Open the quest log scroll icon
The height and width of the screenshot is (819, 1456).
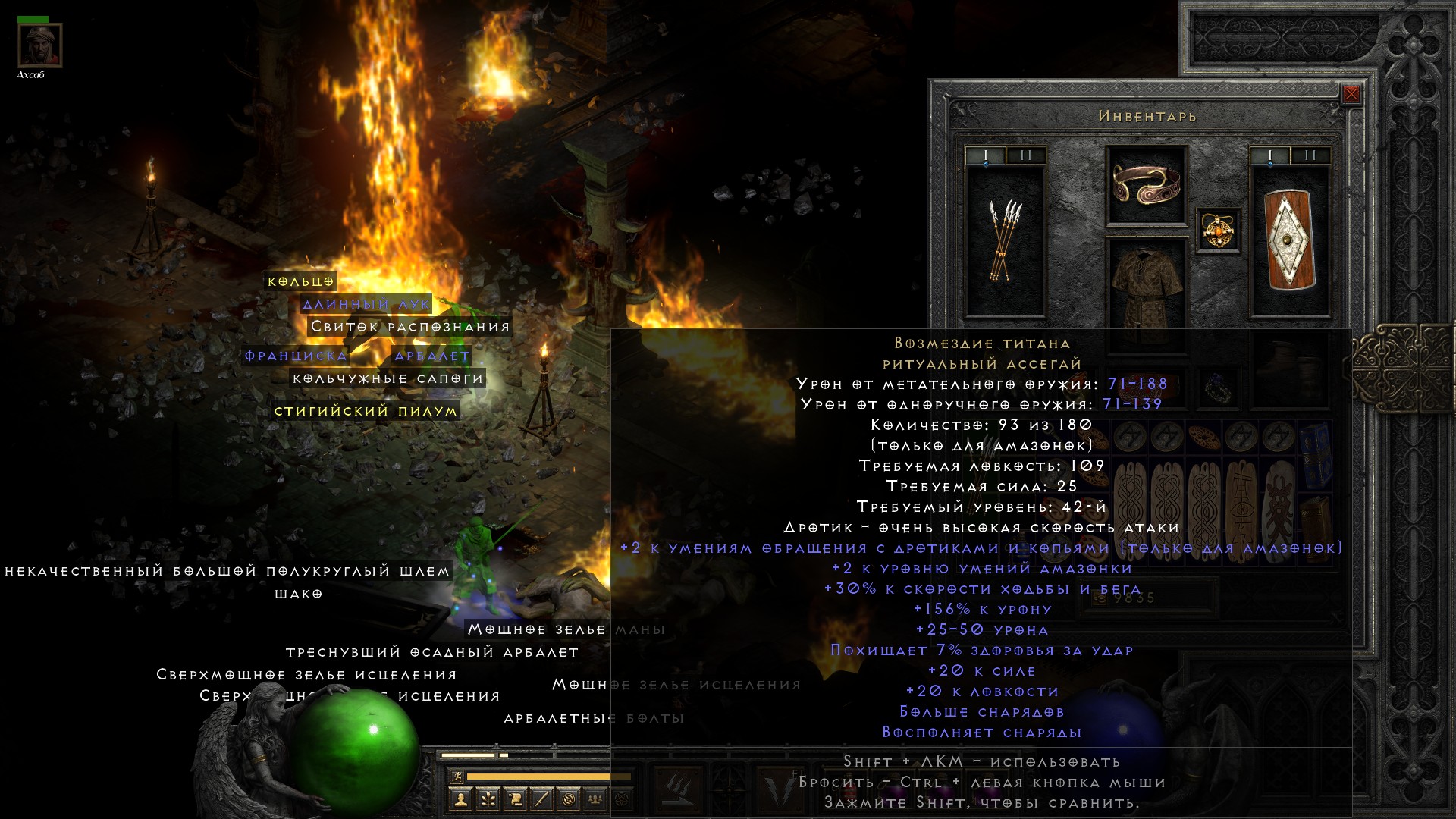(514, 799)
